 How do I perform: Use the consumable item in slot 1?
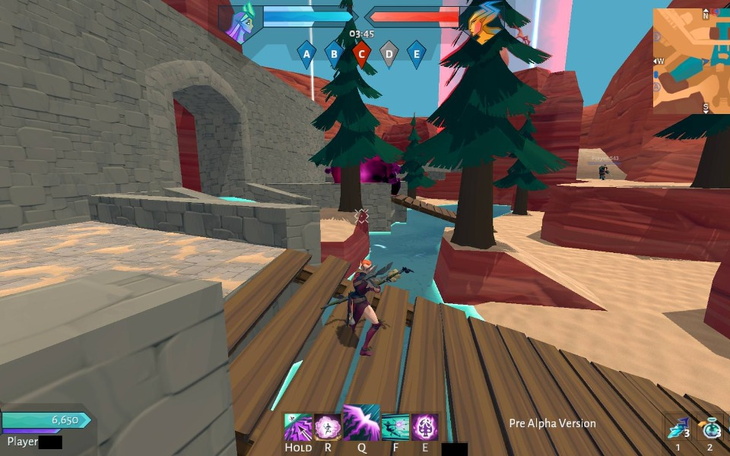tap(678, 428)
